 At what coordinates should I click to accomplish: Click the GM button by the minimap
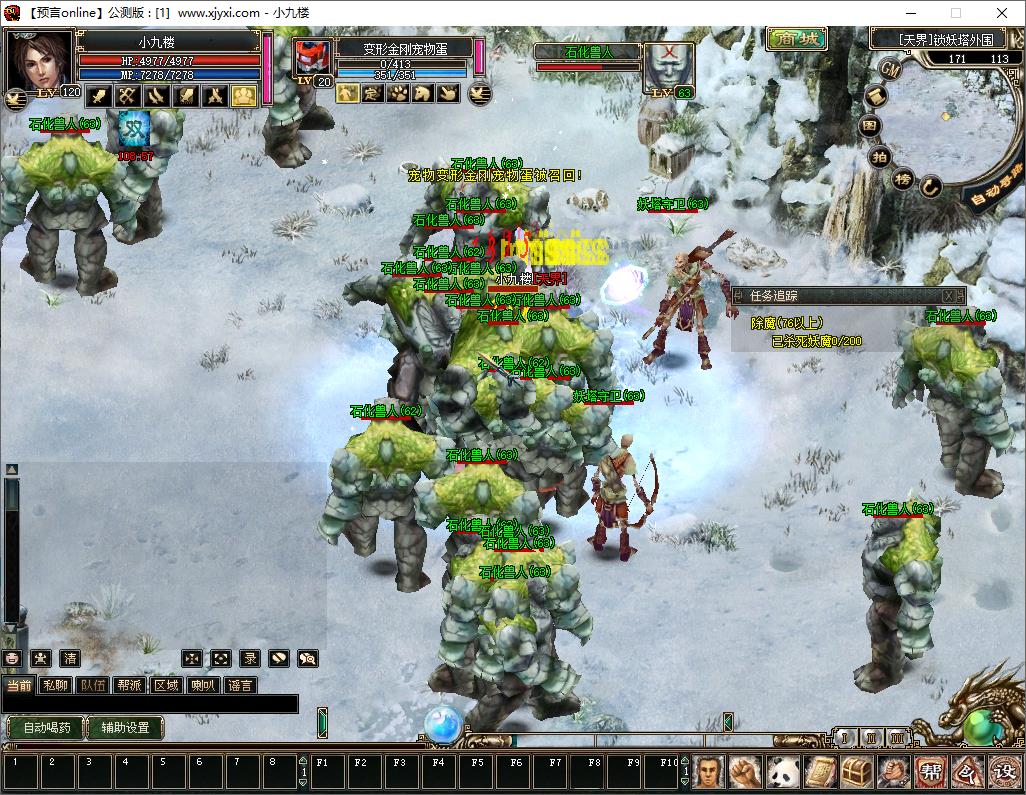pyautogui.click(x=890, y=67)
